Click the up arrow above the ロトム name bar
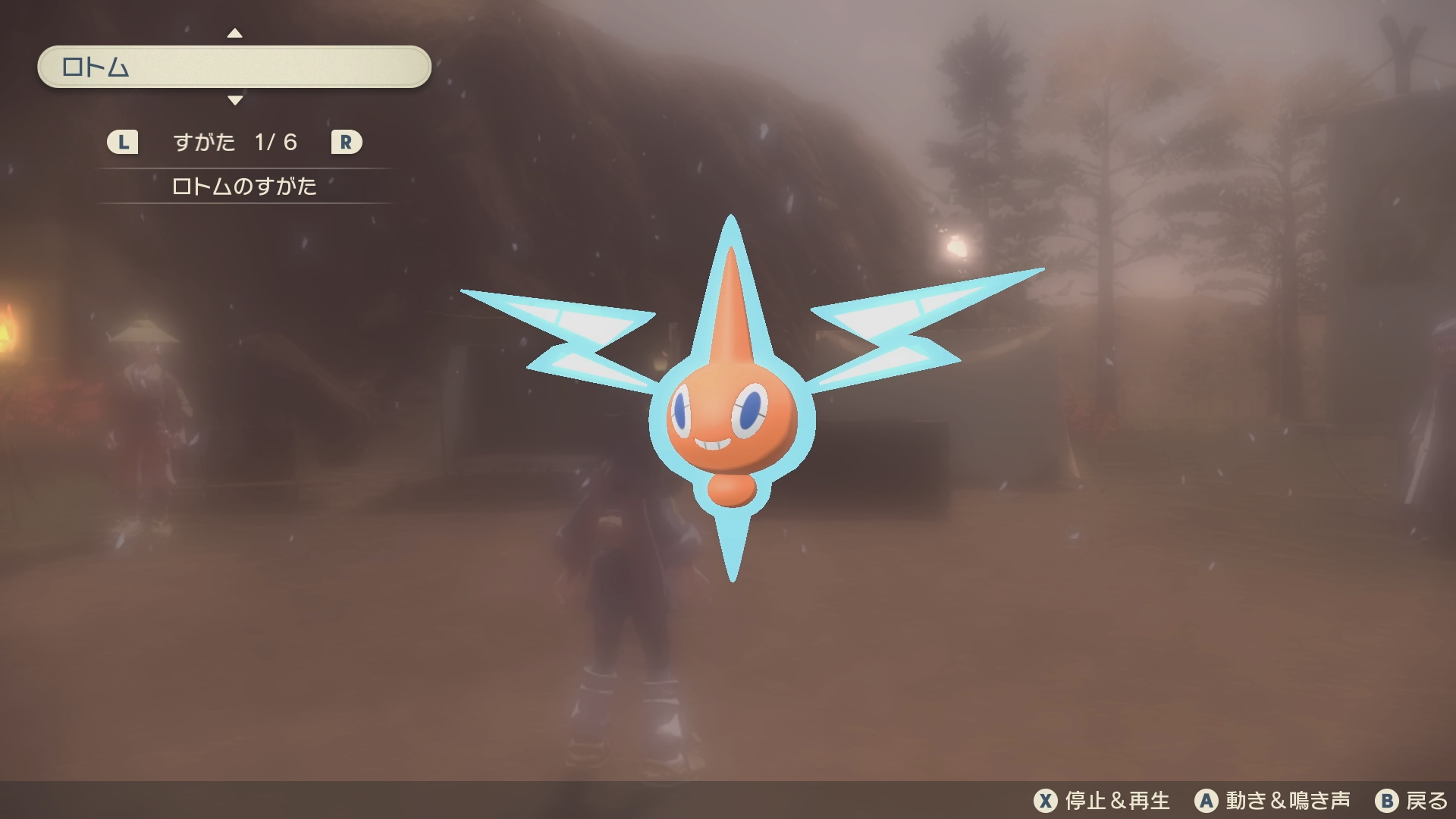 click(235, 33)
